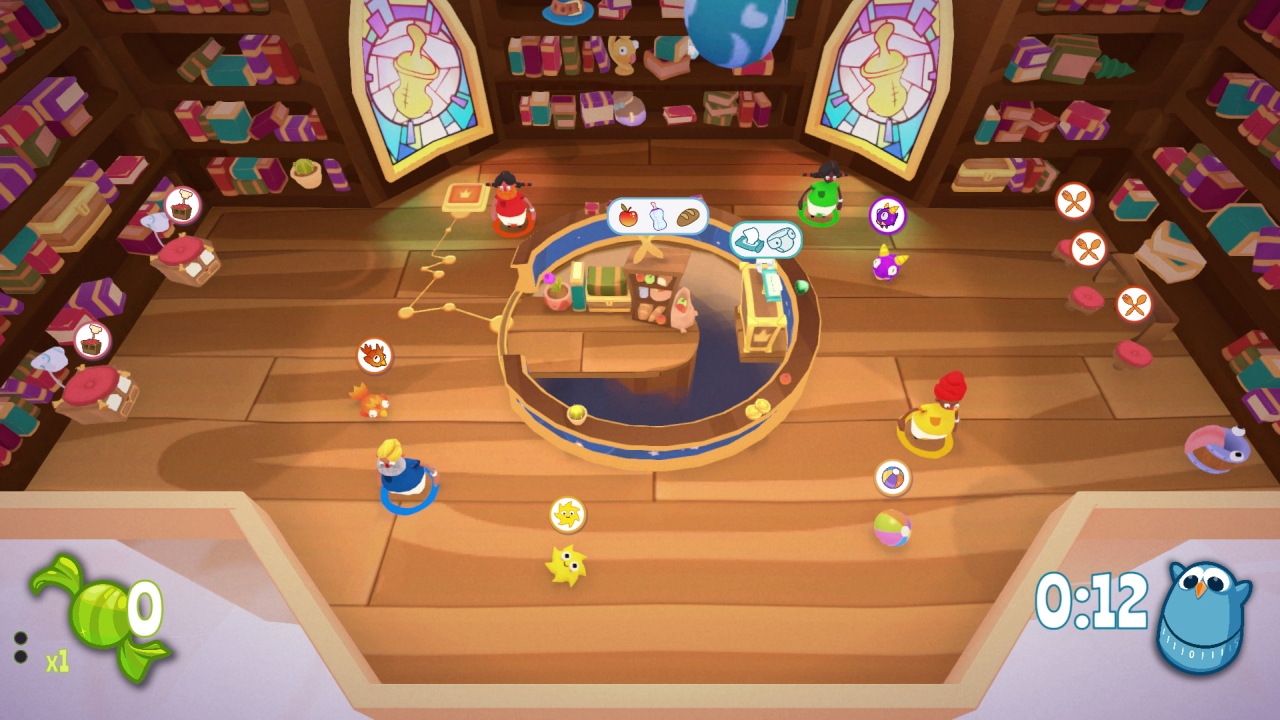
Task: Click the baby bottle icon in the order bubble
Action: (656, 216)
